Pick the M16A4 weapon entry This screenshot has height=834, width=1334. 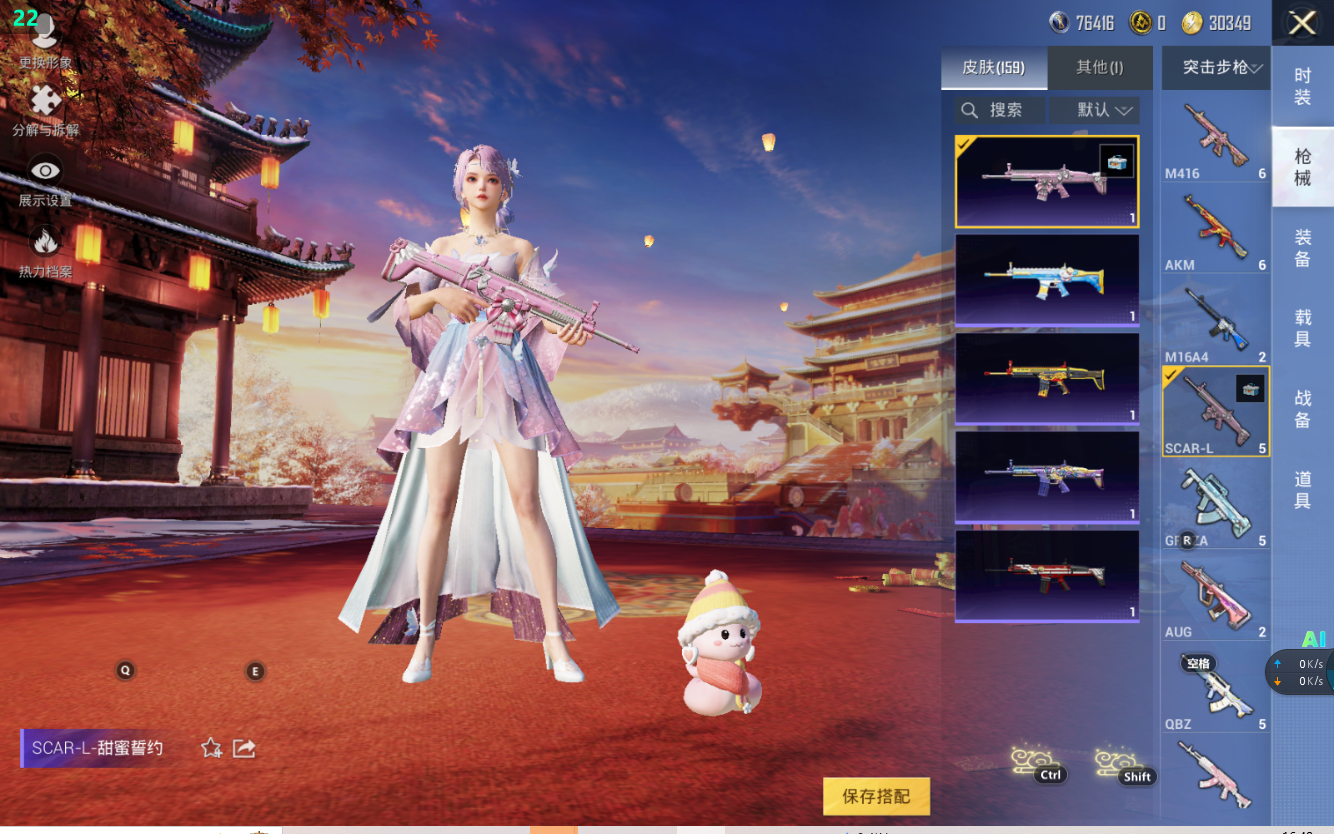coord(1215,323)
